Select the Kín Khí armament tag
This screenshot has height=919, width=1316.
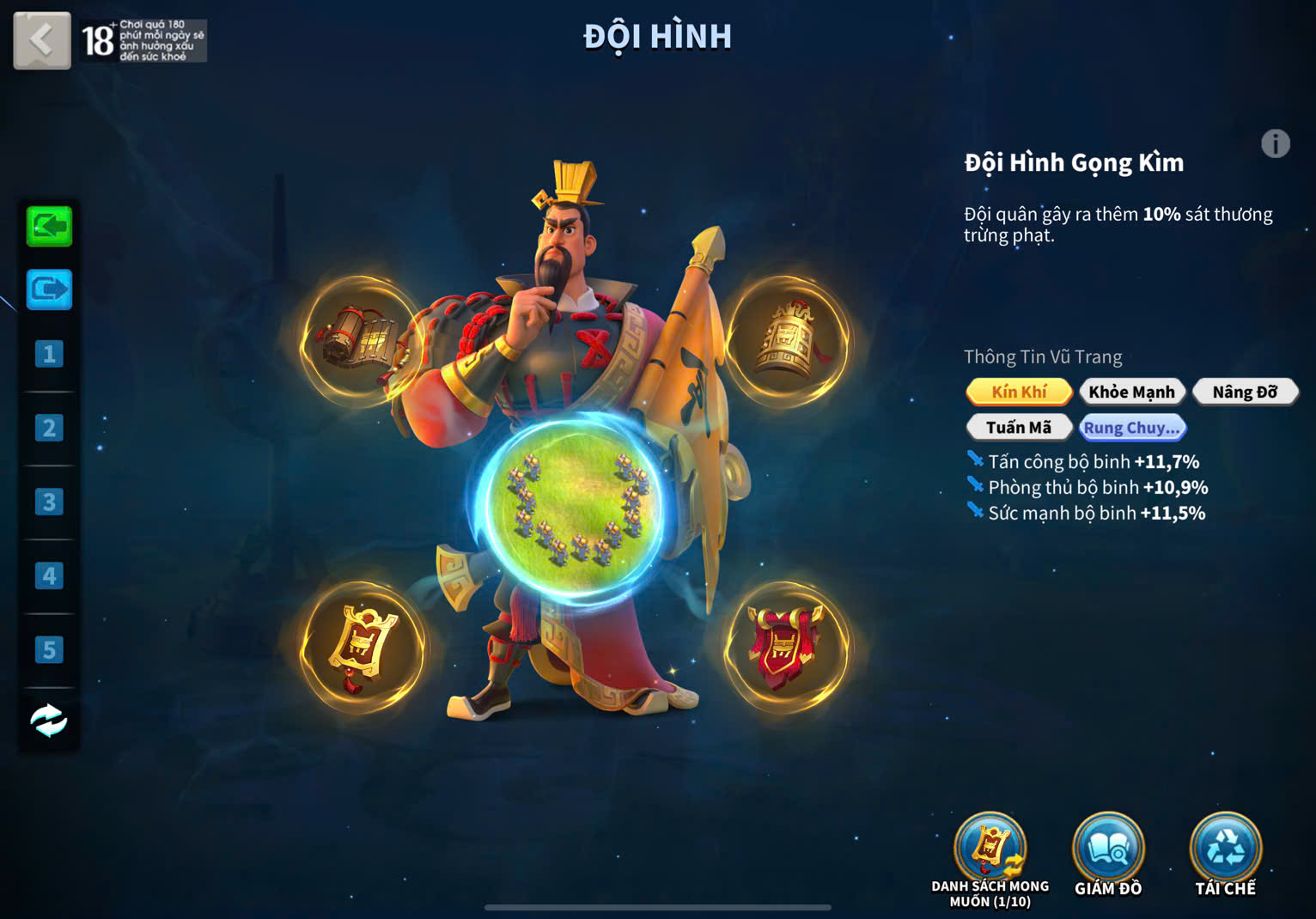click(1019, 392)
